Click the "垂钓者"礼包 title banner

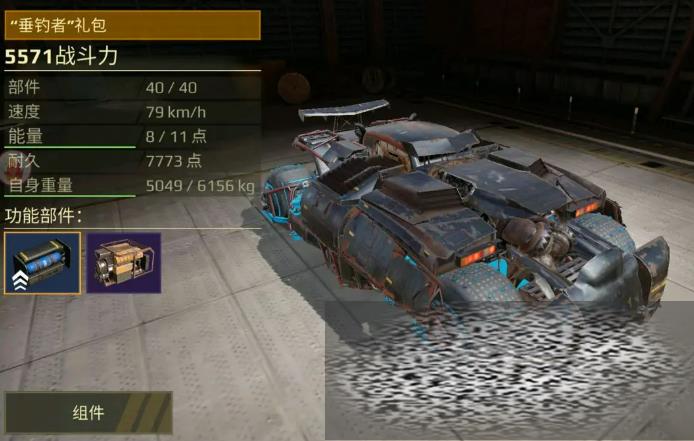[131, 24]
